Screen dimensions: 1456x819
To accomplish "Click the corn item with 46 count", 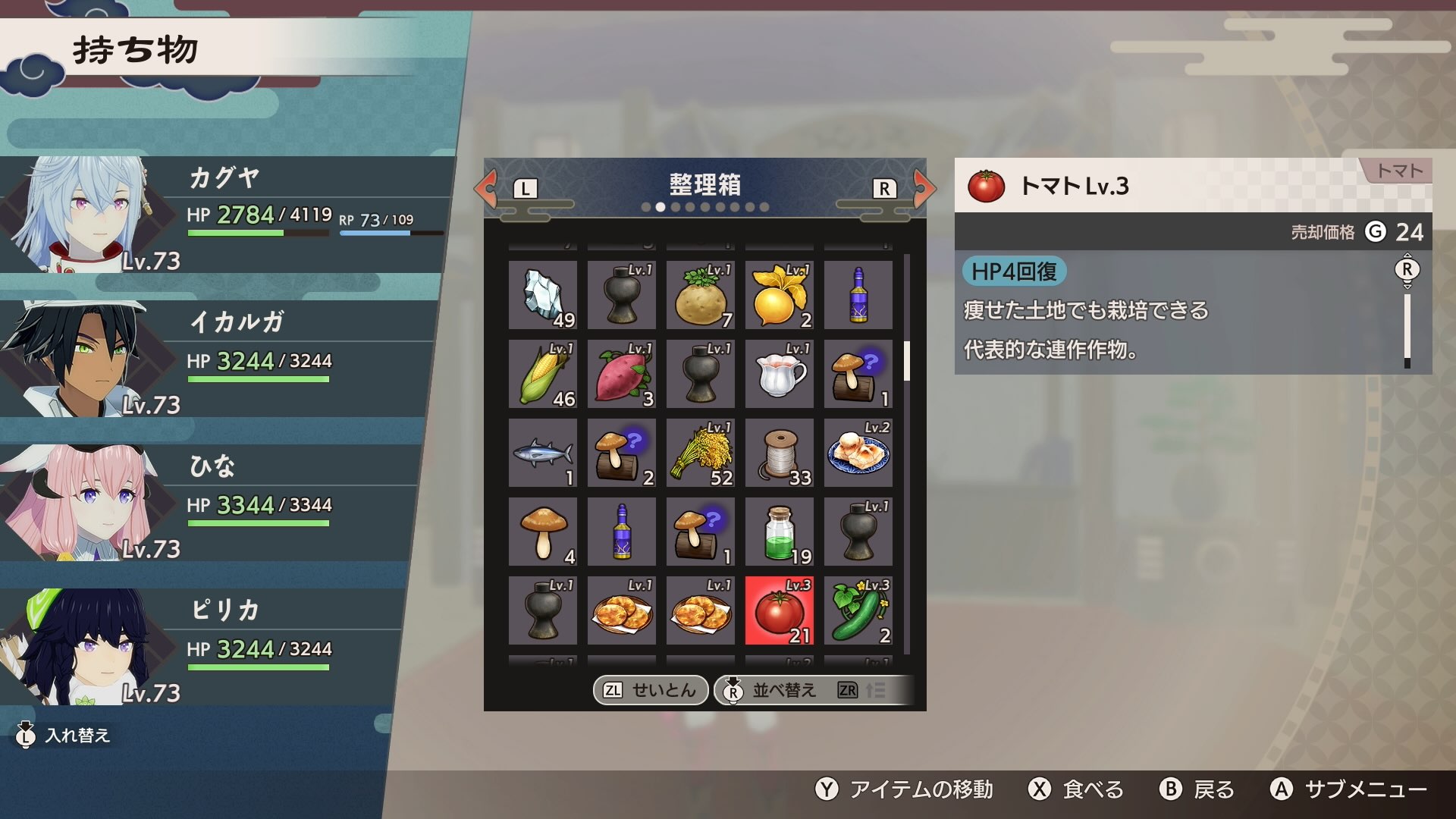I will [x=542, y=374].
